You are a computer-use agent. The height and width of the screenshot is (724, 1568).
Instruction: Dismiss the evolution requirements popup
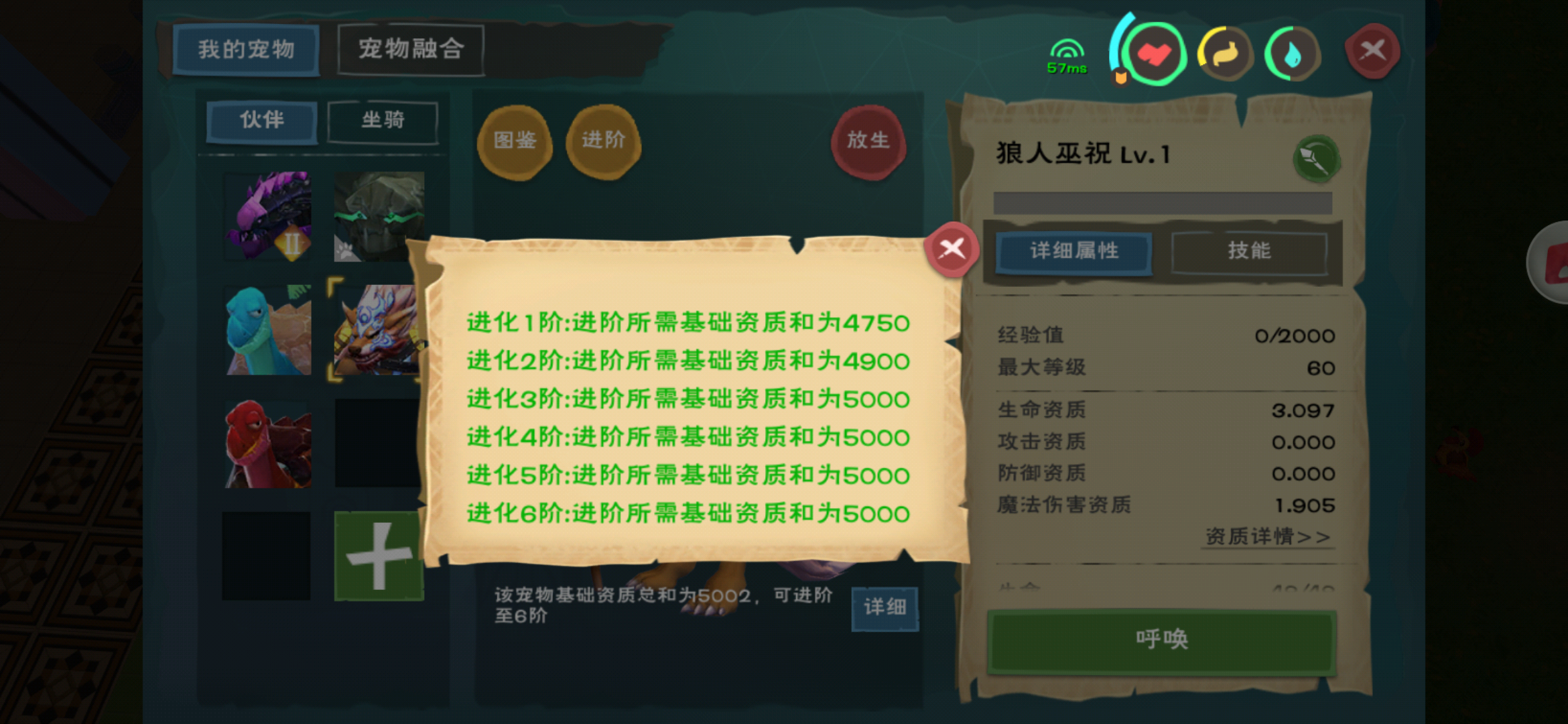[951, 248]
